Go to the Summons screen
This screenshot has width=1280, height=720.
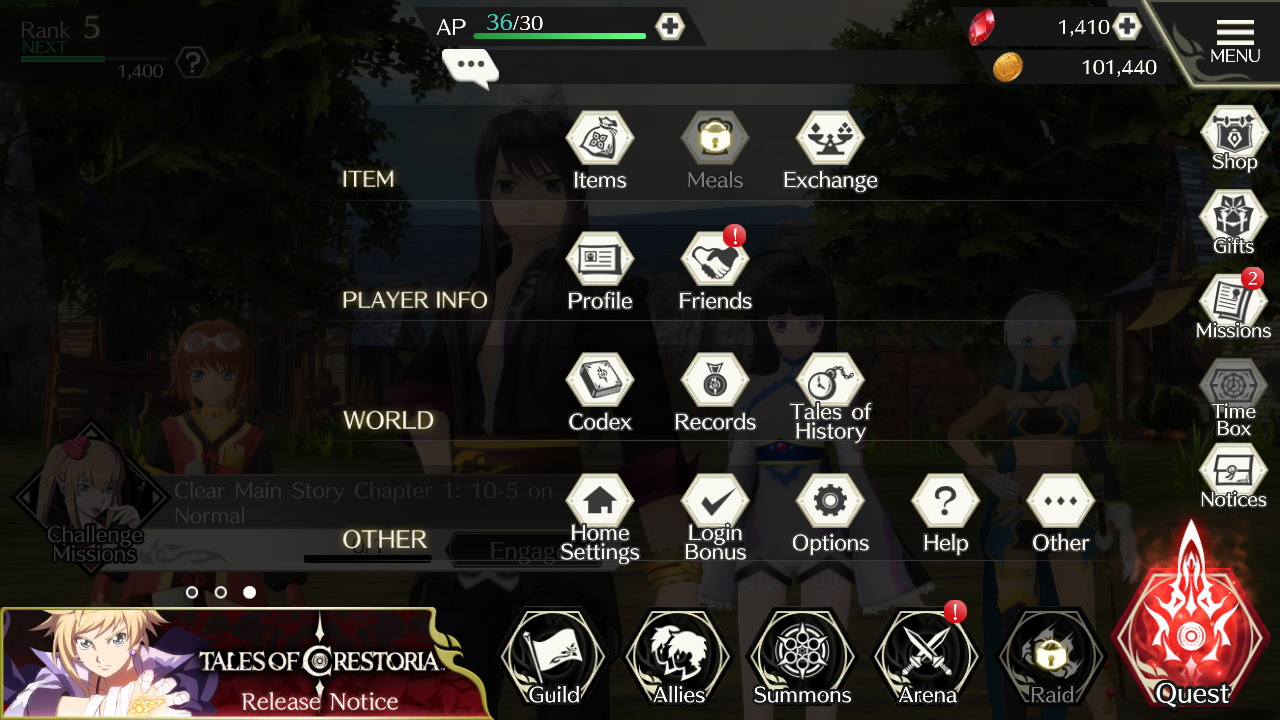pyautogui.click(x=802, y=660)
